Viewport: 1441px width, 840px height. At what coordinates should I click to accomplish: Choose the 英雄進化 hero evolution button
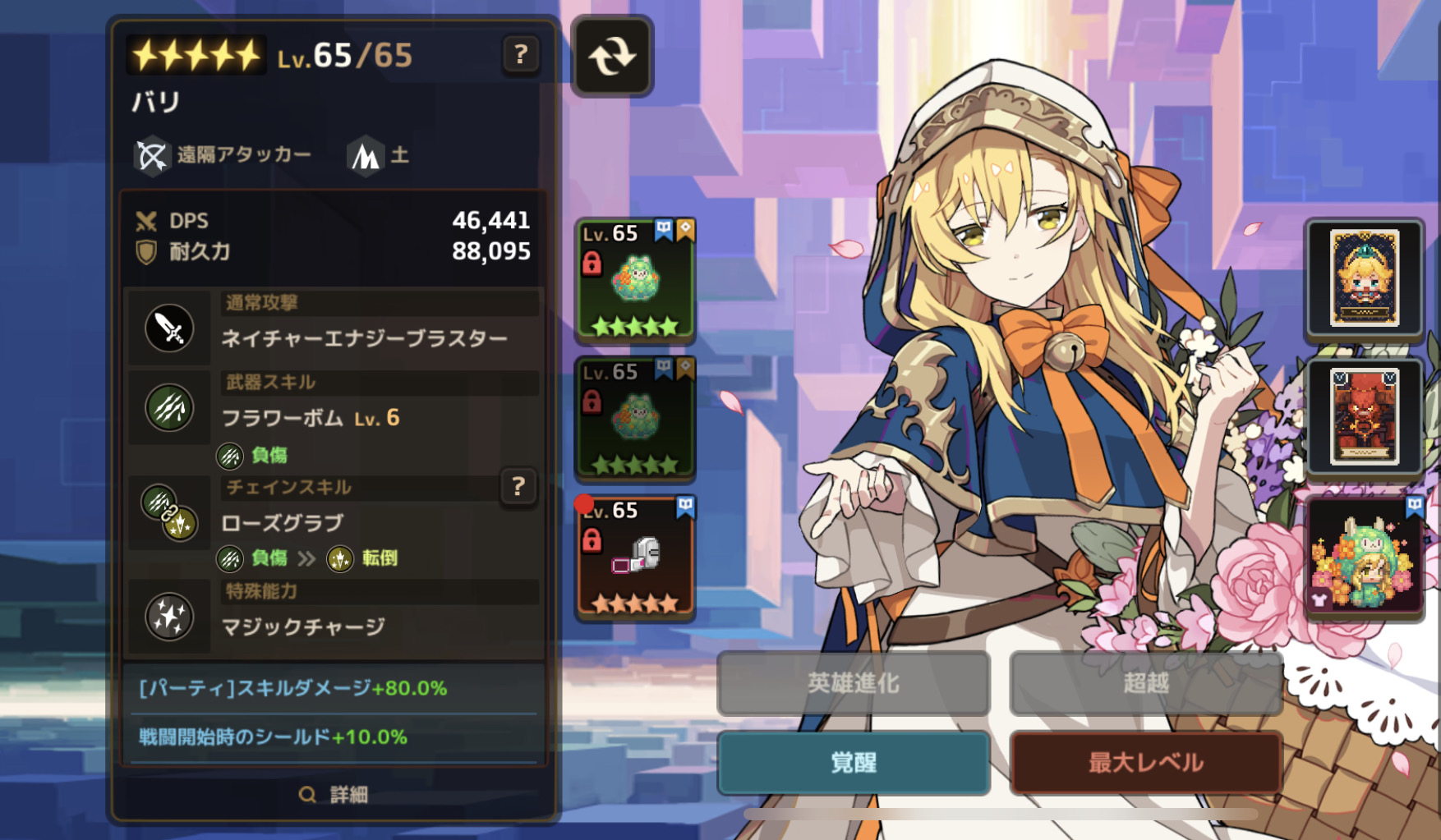pos(854,683)
